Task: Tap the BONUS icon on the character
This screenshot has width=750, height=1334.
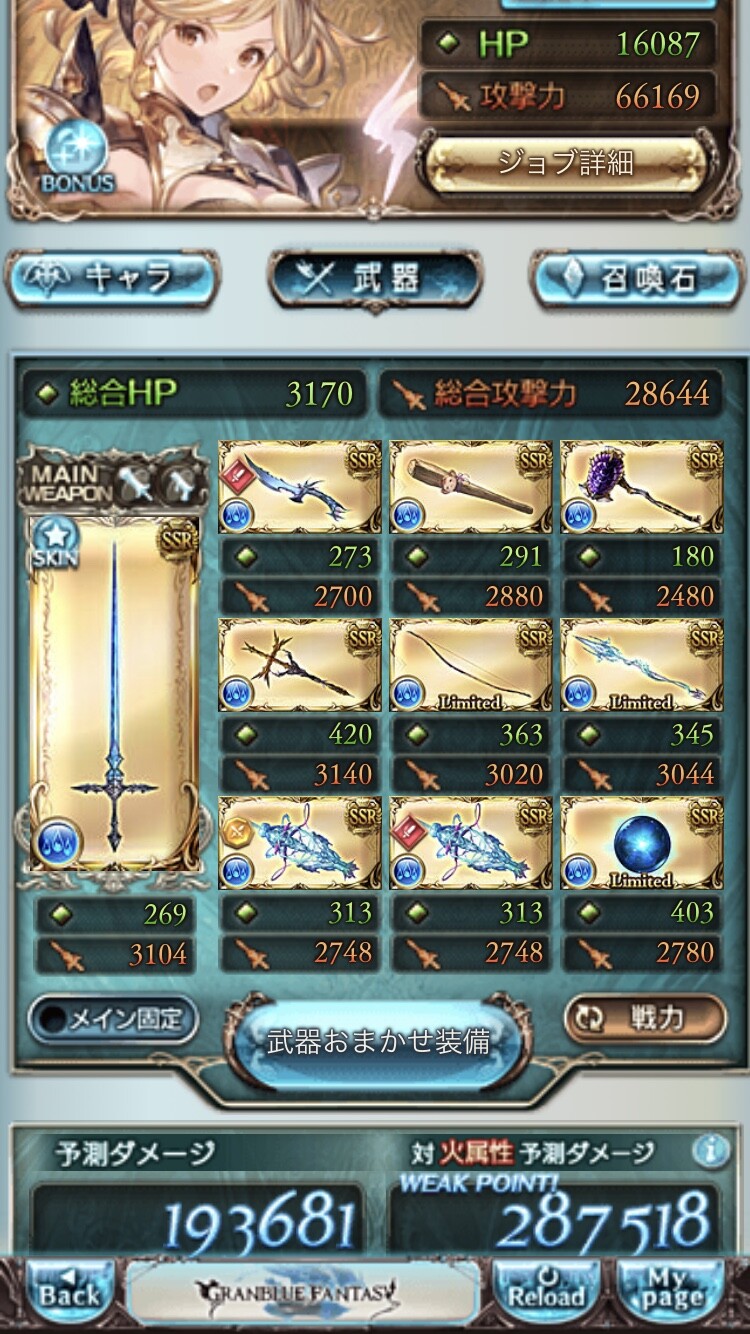Action: tap(77, 160)
